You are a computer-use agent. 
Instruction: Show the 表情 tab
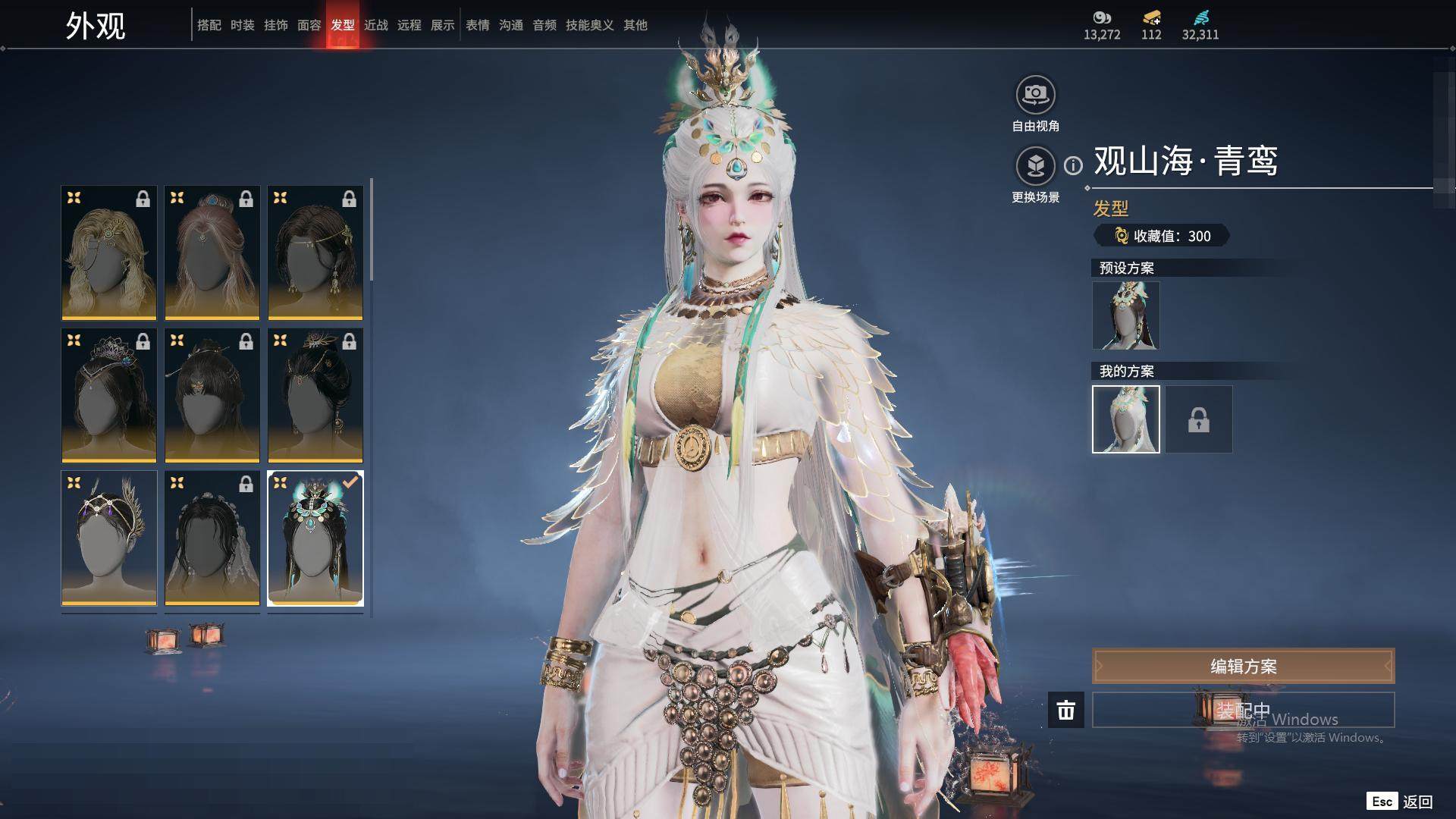click(478, 25)
